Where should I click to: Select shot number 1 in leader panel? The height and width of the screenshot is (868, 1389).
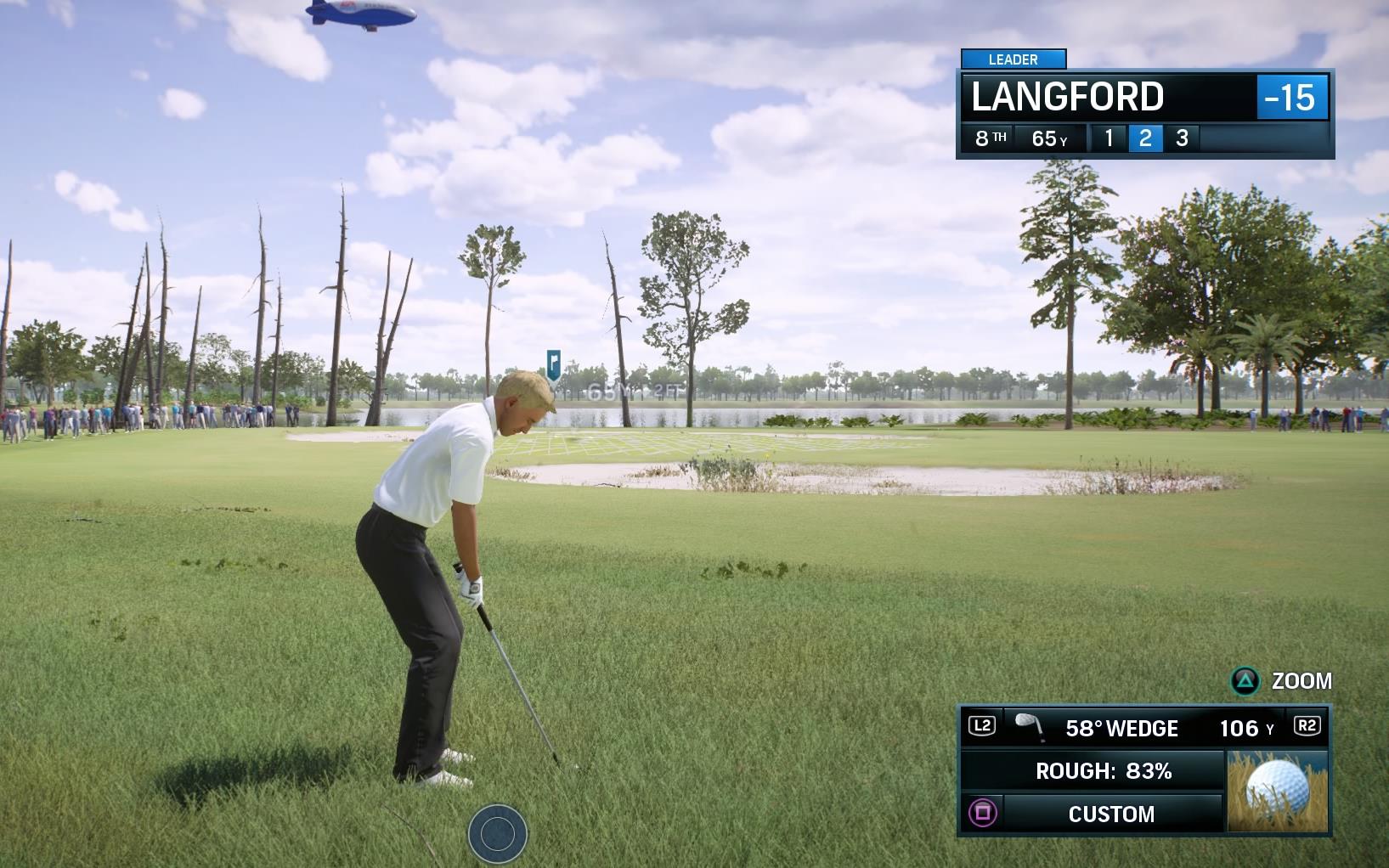coord(1109,138)
